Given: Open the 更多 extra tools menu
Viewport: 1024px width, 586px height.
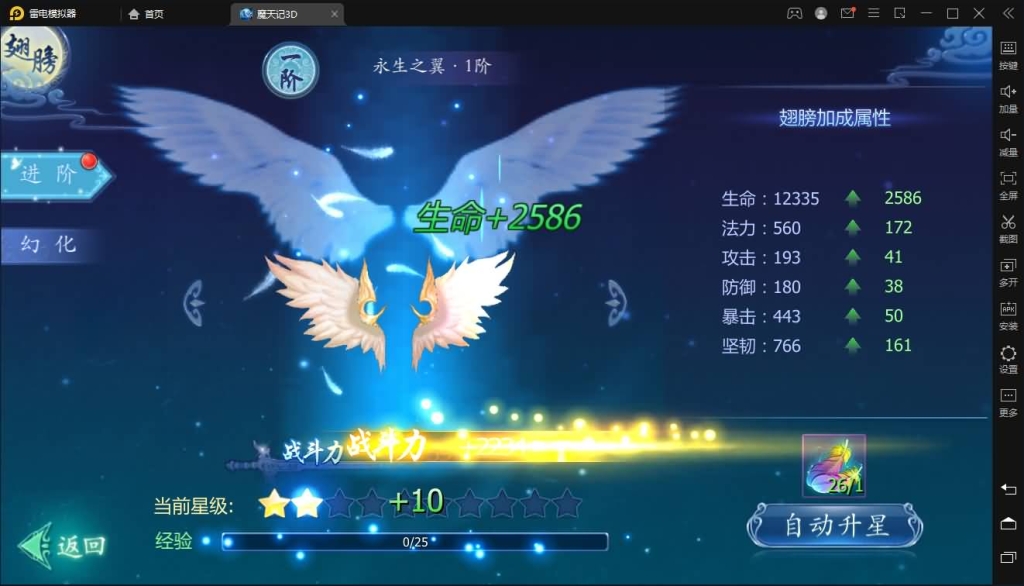Looking at the screenshot, I should (x=1008, y=401).
